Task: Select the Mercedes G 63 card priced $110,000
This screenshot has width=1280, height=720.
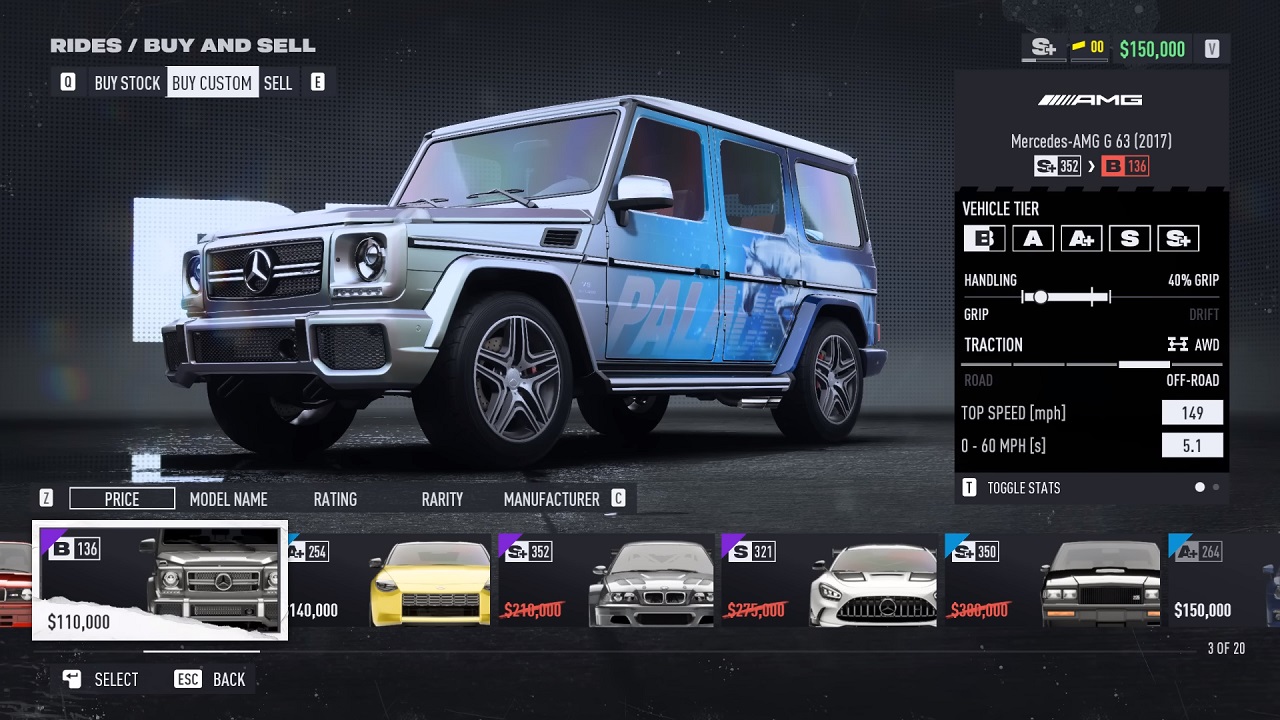Action: [160, 582]
